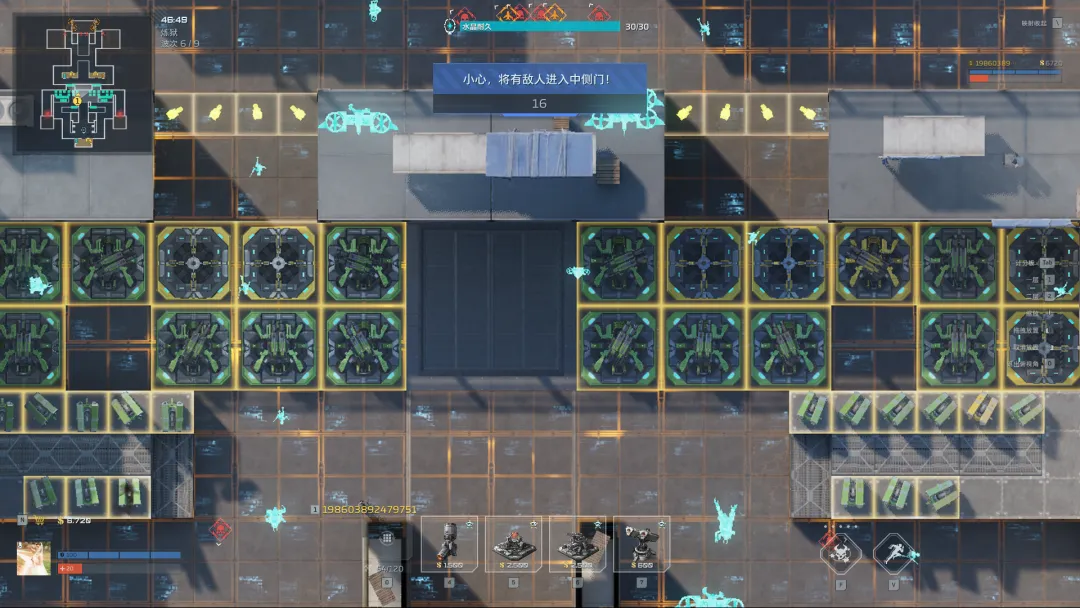
Task: Activate the skull ability icon
Action: (x=841, y=551)
